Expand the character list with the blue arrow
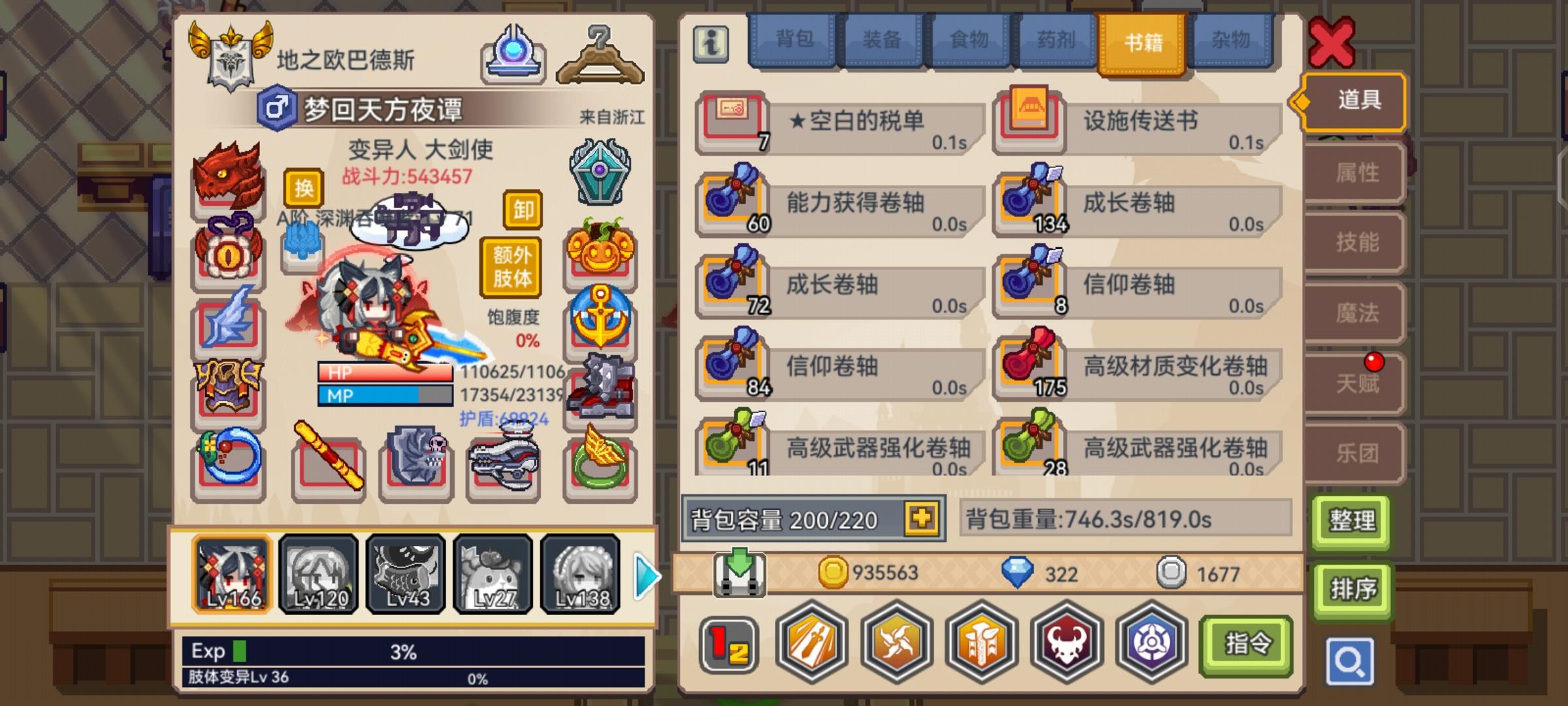The image size is (1568, 706). click(x=646, y=573)
